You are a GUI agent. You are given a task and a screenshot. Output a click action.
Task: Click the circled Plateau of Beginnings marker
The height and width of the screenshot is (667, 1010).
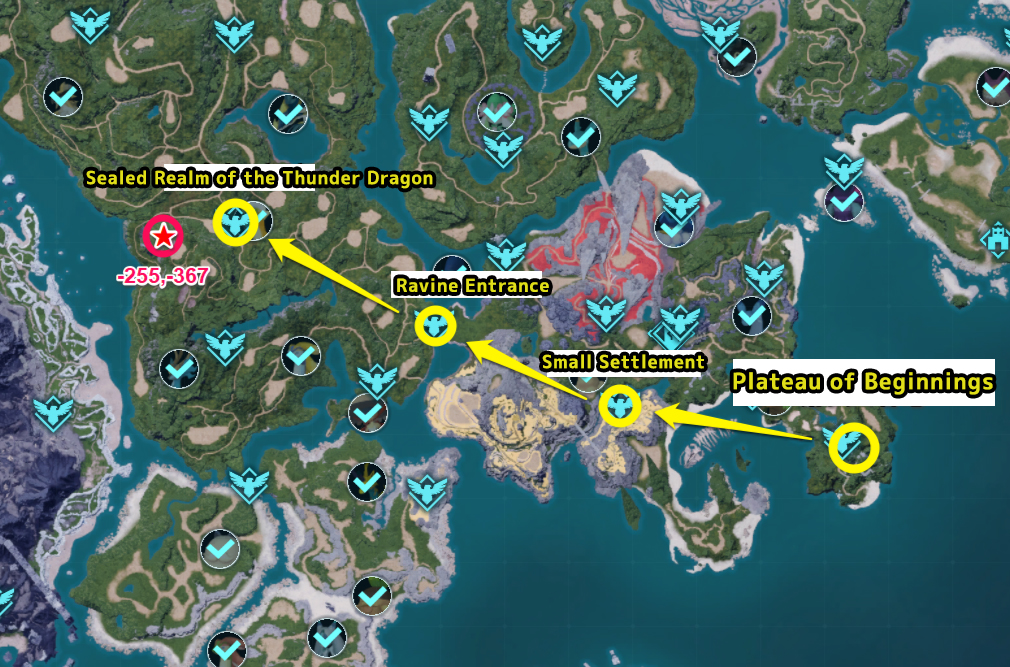point(853,446)
